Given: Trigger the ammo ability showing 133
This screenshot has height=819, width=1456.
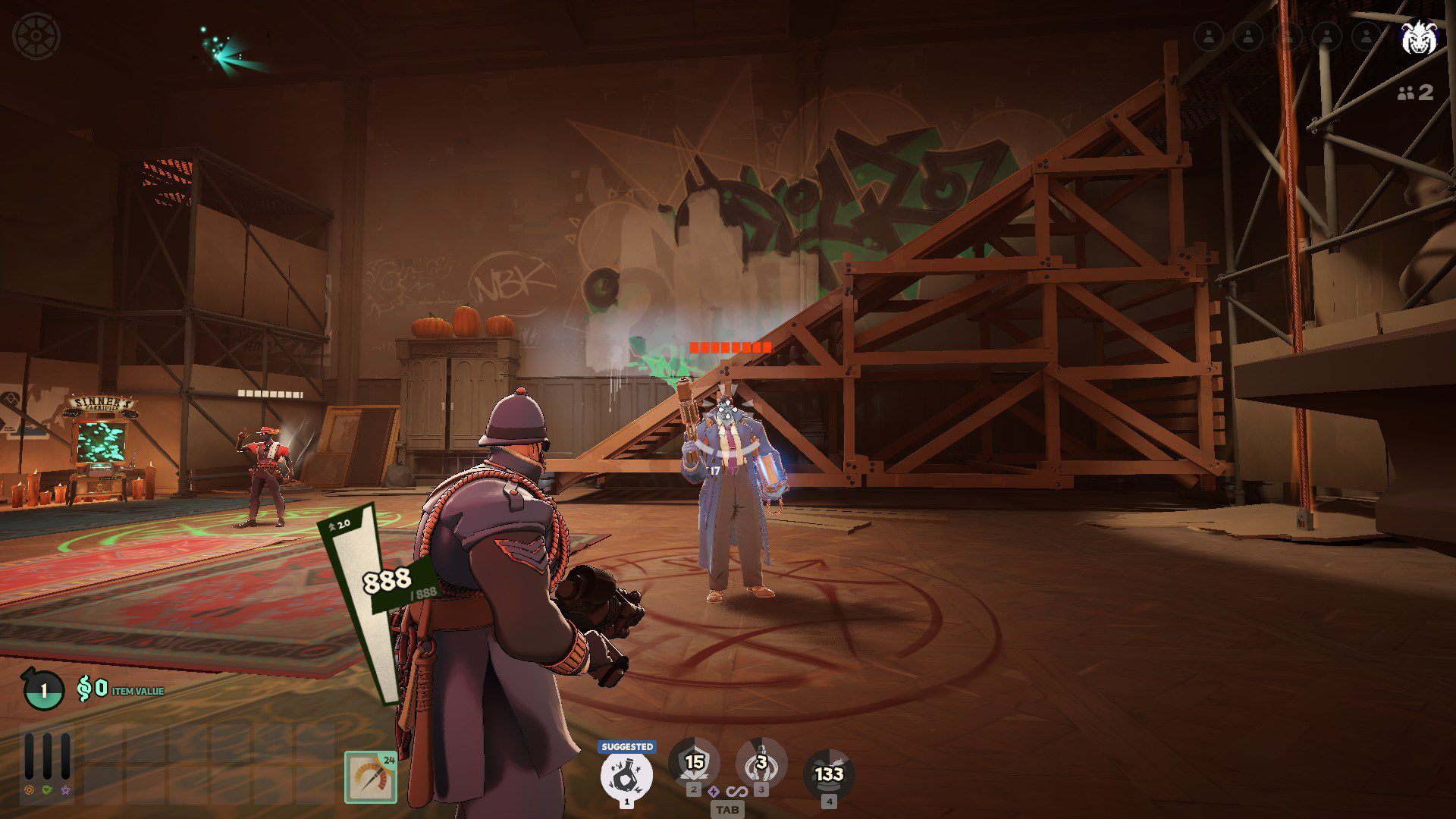Looking at the screenshot, I should (x=829, y=773).
